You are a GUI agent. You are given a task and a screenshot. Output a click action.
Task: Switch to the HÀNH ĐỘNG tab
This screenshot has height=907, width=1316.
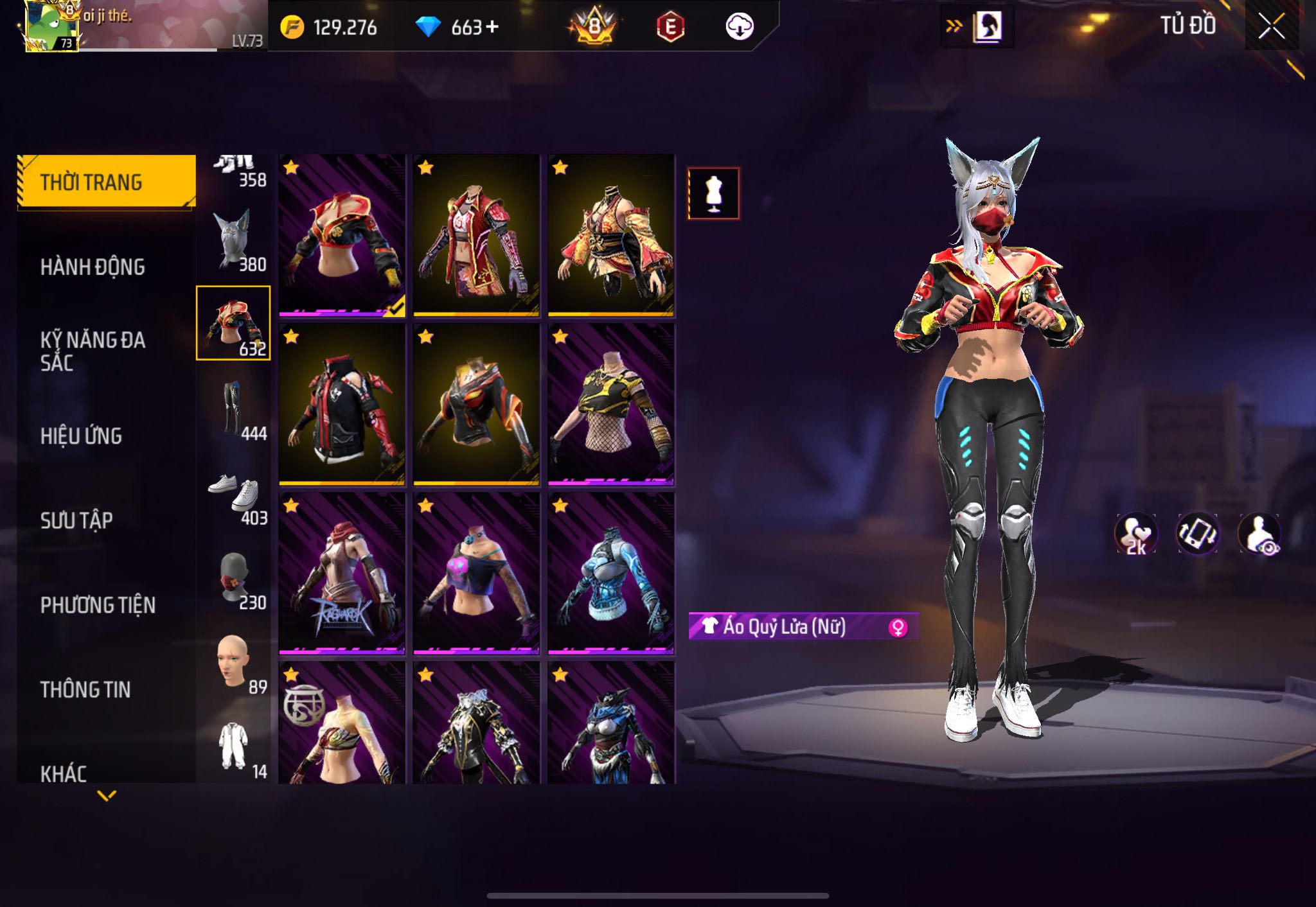pyautogui.click(x=93, y=267)
